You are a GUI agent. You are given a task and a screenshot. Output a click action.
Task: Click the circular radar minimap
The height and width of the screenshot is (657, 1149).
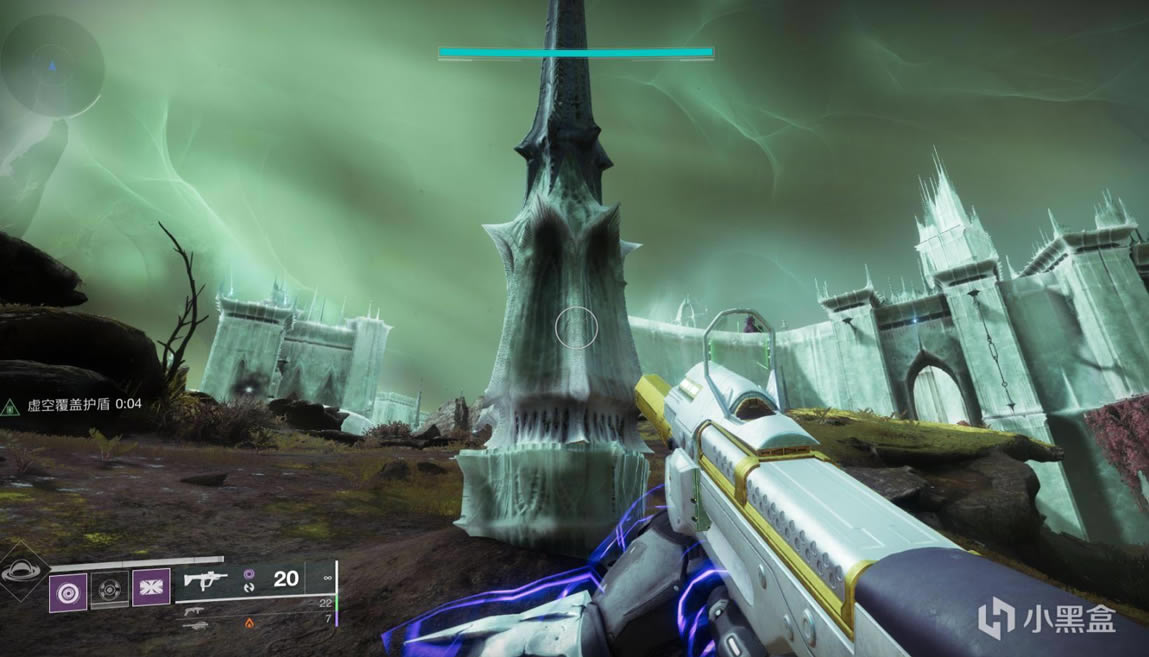[52, 66]
